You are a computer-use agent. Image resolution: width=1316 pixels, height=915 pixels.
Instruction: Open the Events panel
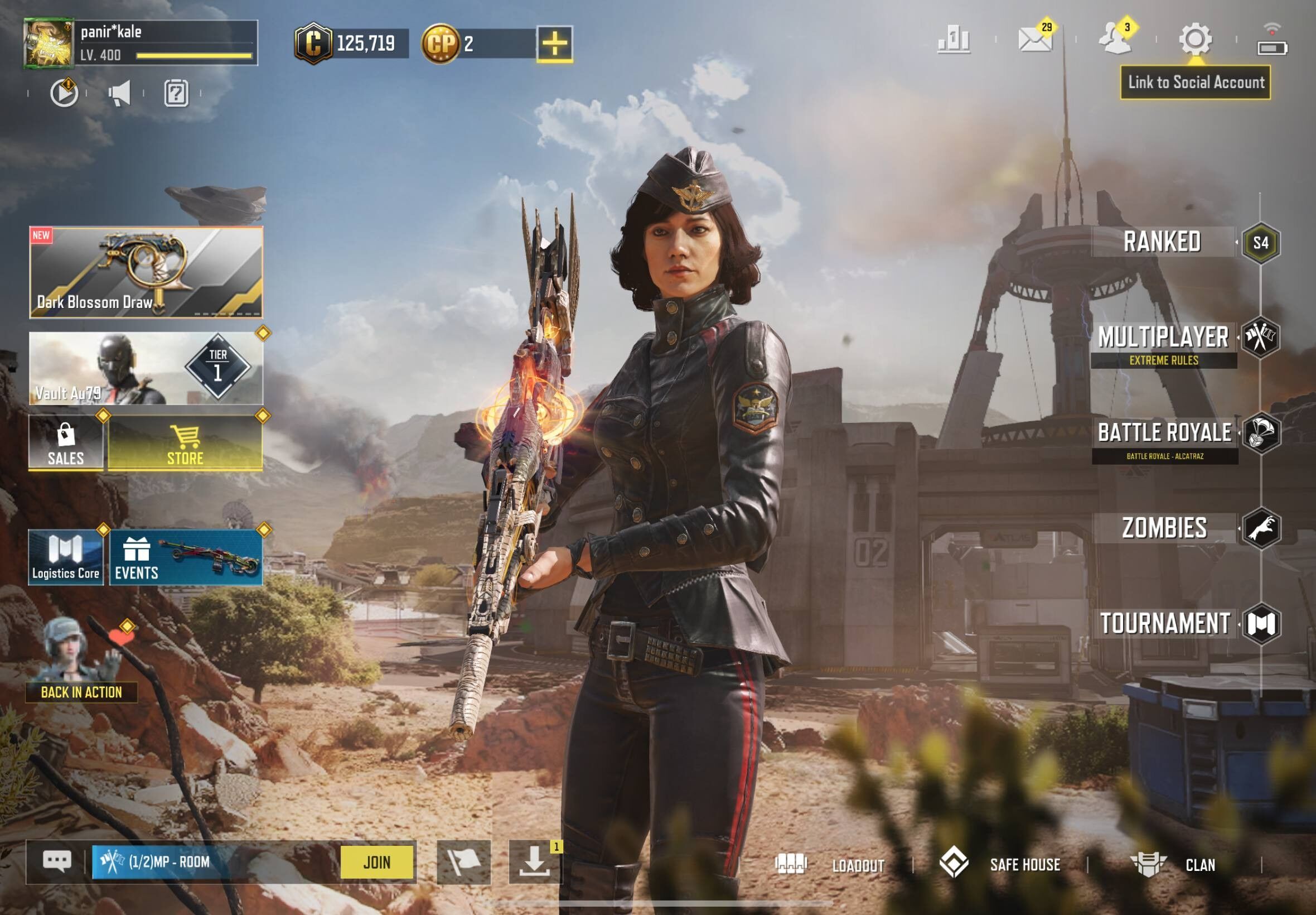click(x=186, y=557)
